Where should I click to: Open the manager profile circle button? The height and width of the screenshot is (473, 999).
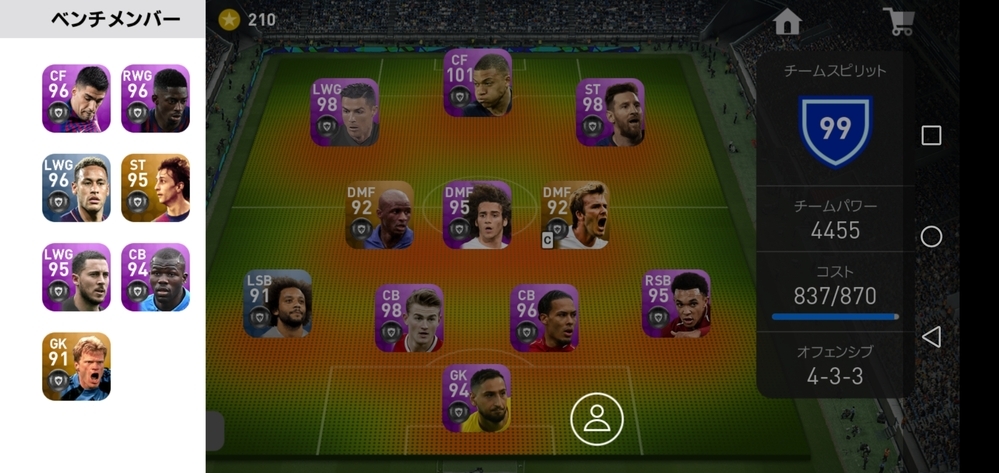pos(597,419)
